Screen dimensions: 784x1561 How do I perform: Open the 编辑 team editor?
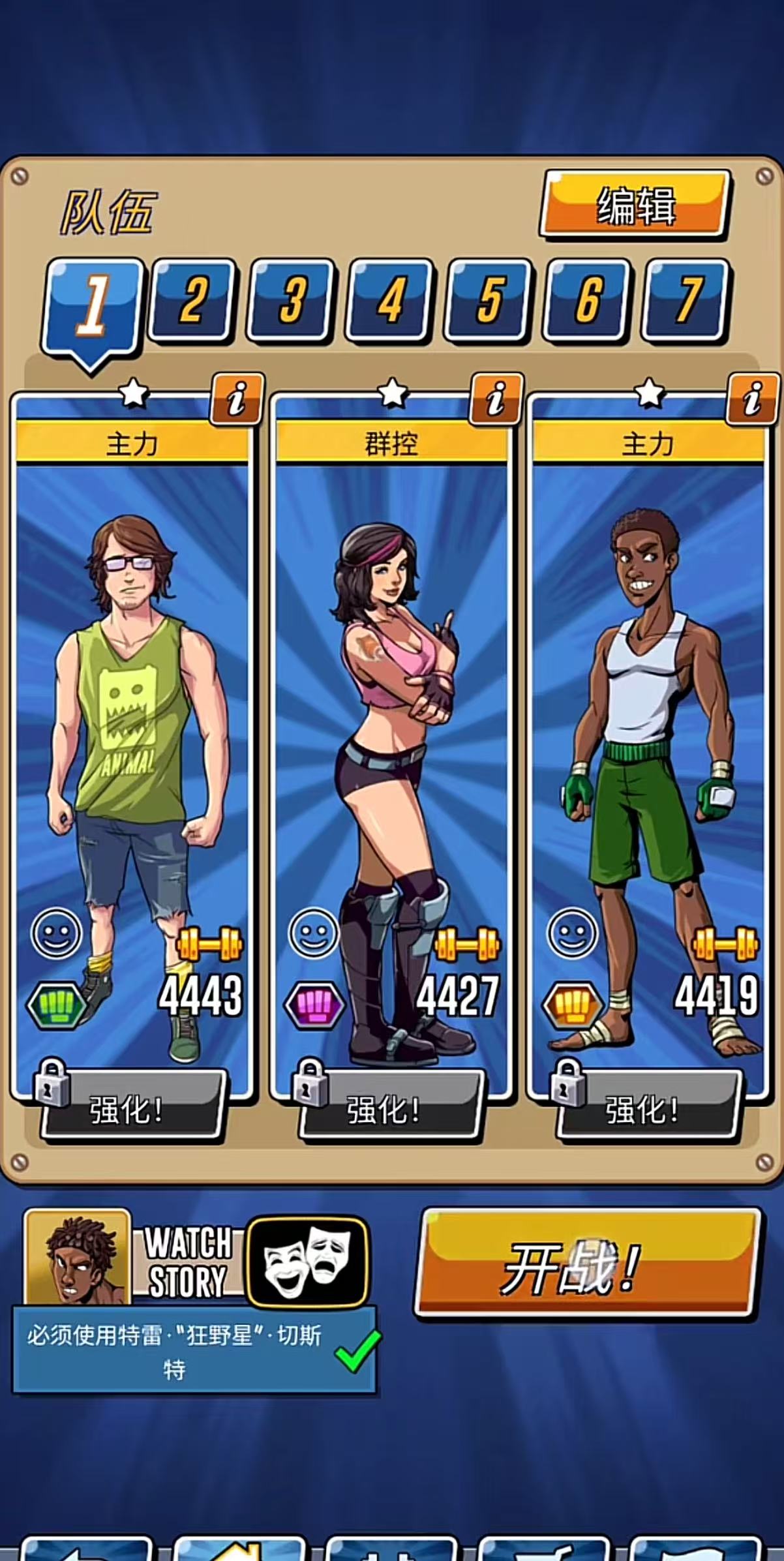click(x=635, y=205)
